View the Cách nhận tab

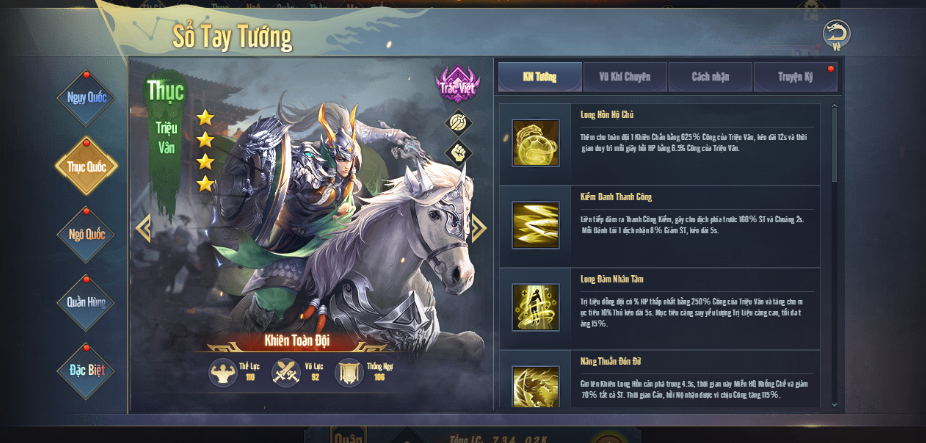(710, 77)
